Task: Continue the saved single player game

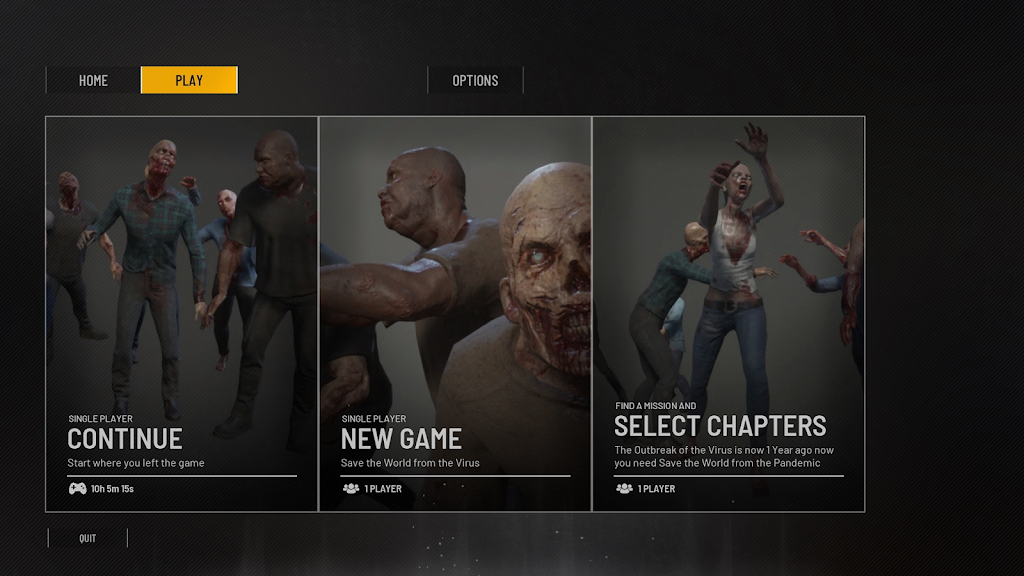Action: [x=181, y=314]
